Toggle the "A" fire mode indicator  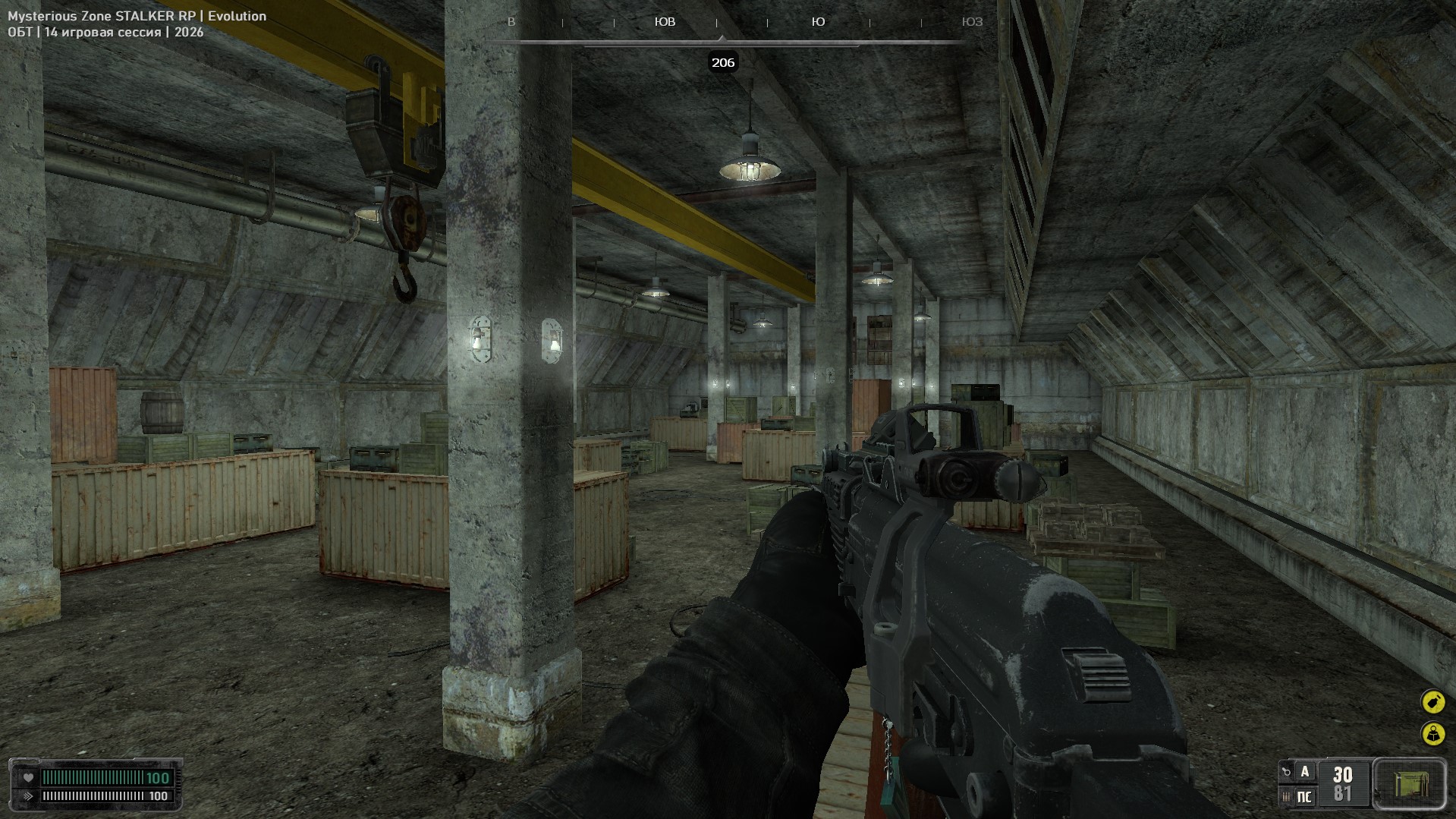point(1305,772)
